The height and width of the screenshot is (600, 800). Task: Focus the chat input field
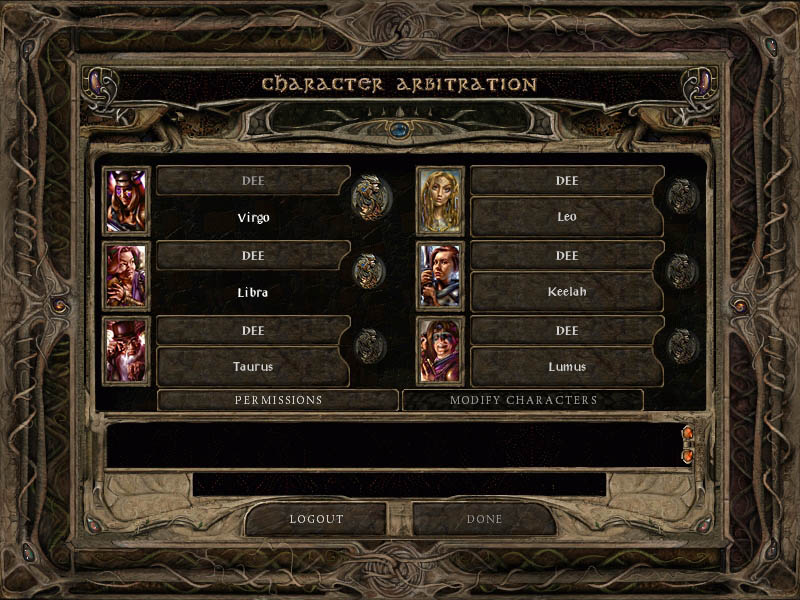pos(399,485)
